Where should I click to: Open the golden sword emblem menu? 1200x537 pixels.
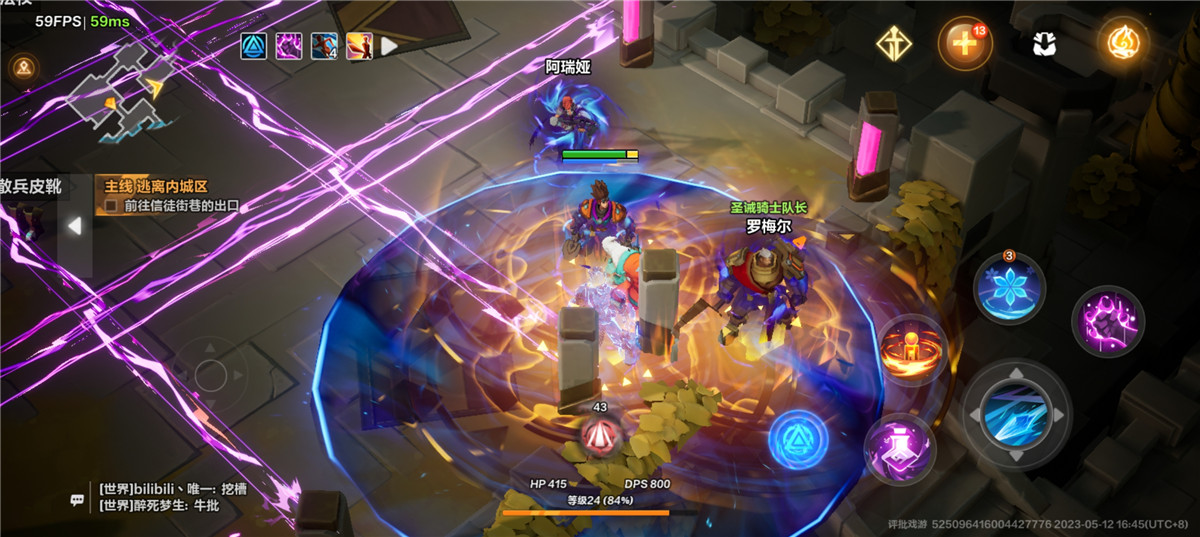coord(892,43)
